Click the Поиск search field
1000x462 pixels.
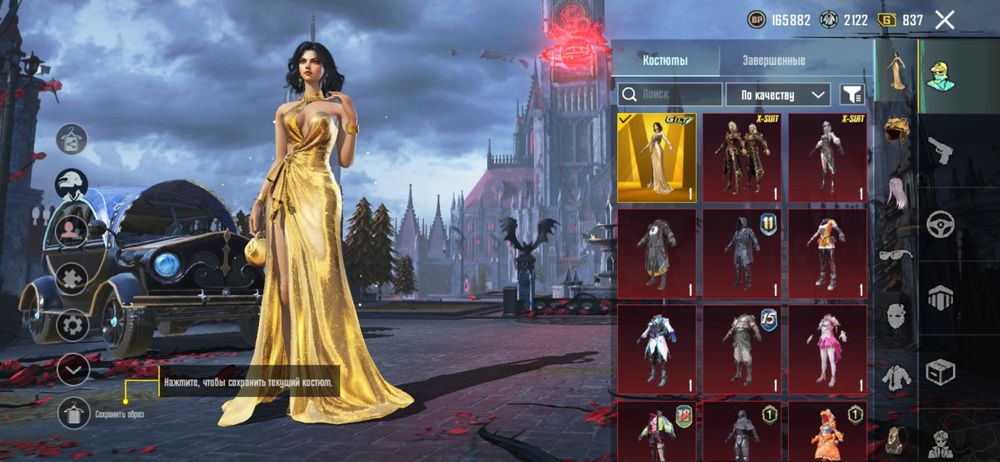pyautogui.click(x=669, y=95)
